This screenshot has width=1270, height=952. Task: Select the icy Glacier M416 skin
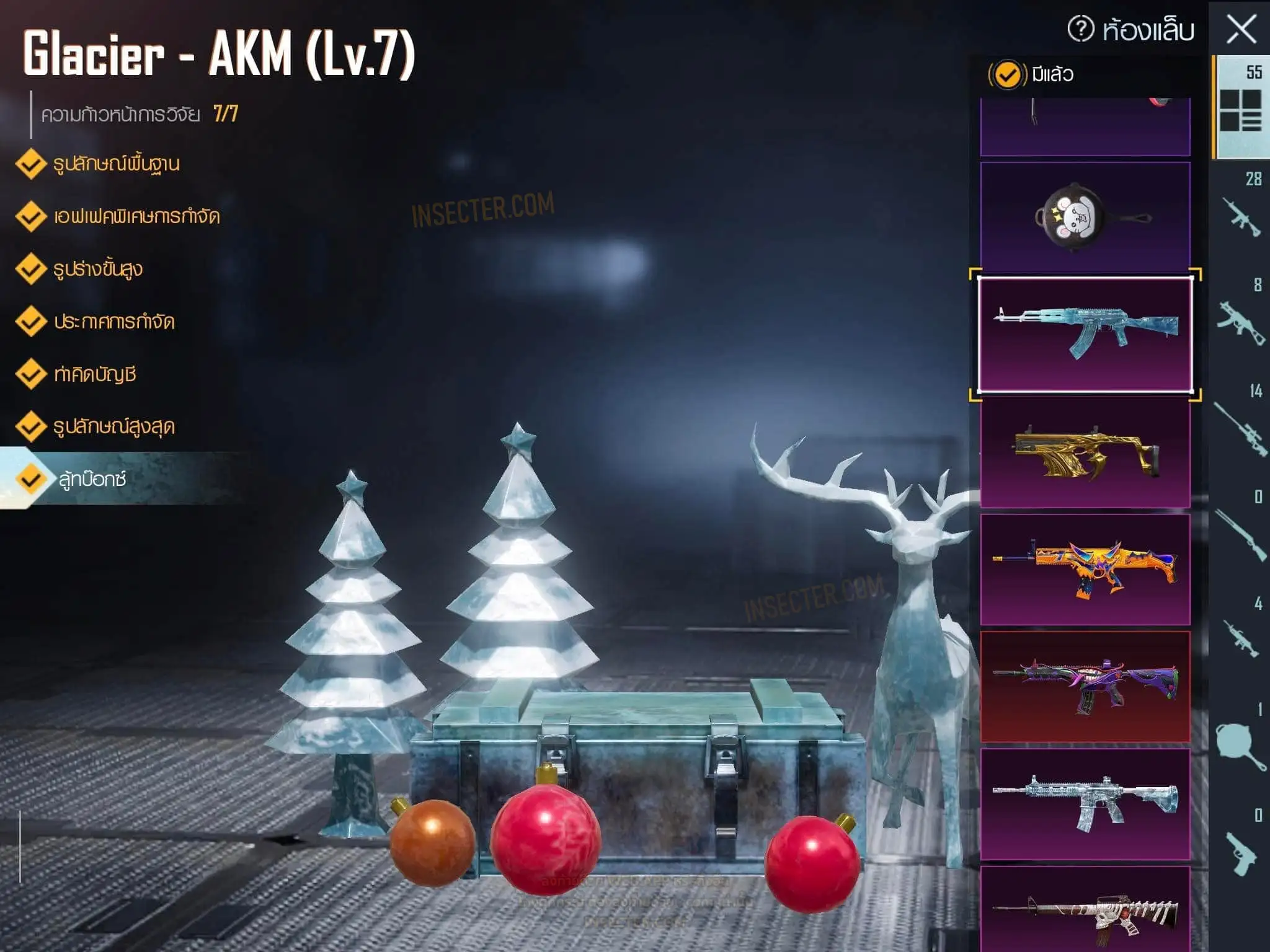(1085, 804)
